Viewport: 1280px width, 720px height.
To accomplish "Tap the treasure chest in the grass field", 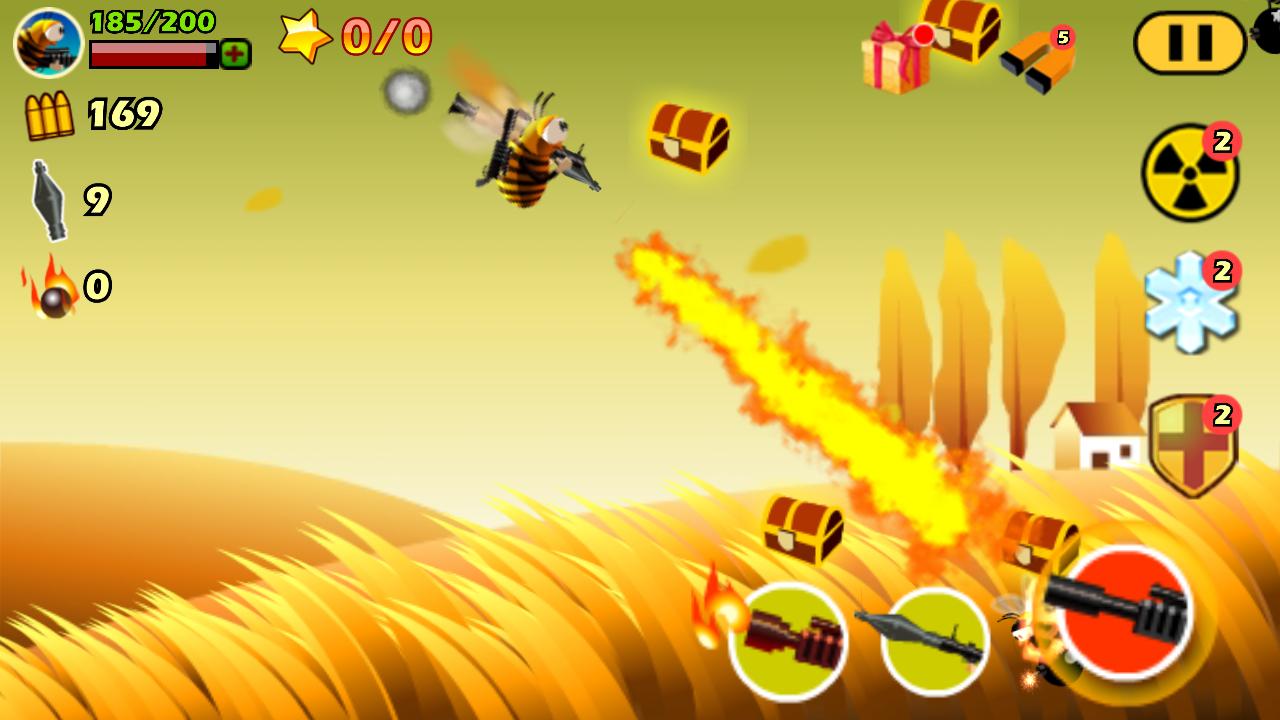I will click(800, 530).
